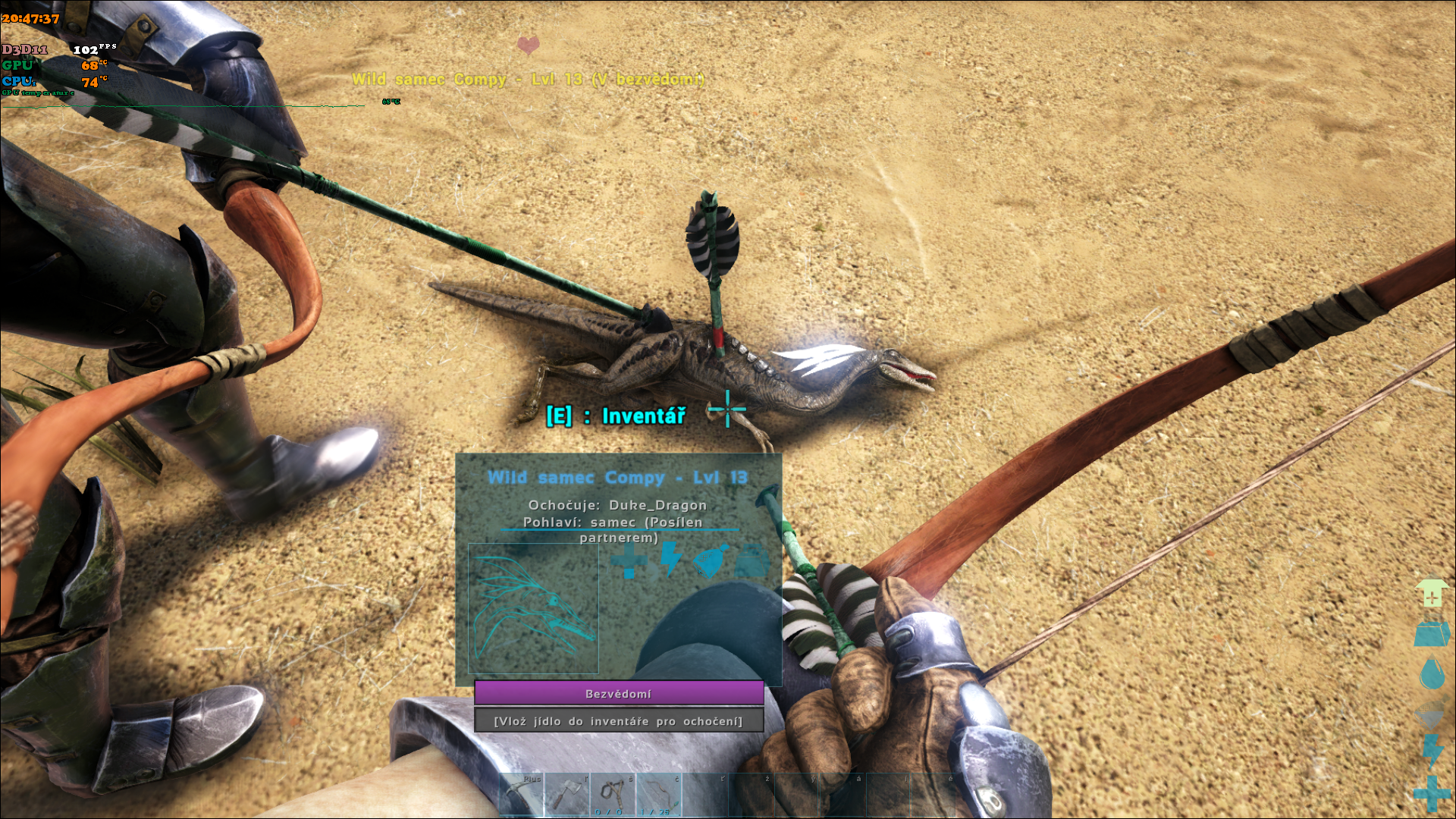Click the player health cross icon
This screenshot has width=1456, height=819.
[1432, 792]
